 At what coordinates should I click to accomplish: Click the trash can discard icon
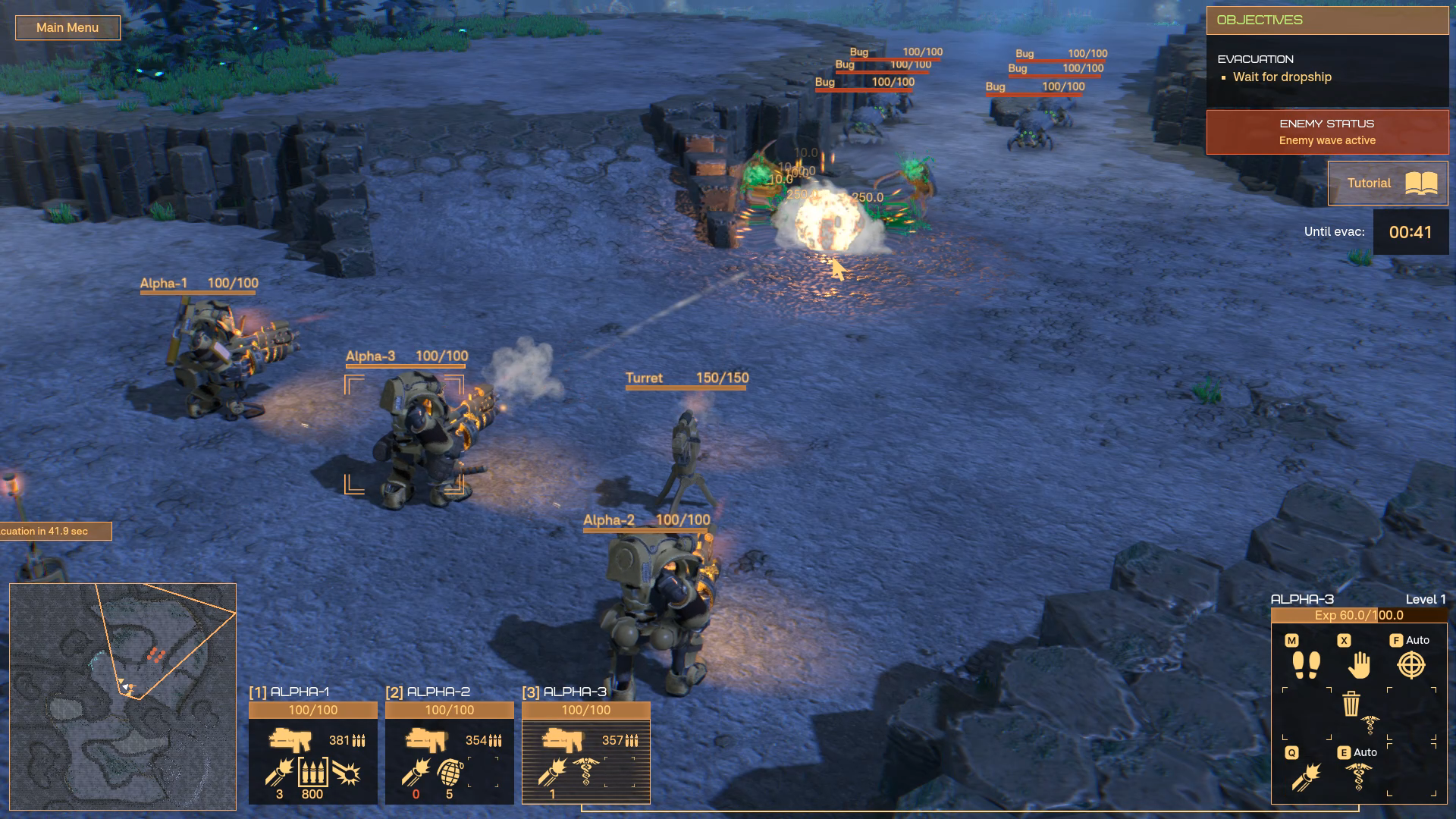(1351, 704)
